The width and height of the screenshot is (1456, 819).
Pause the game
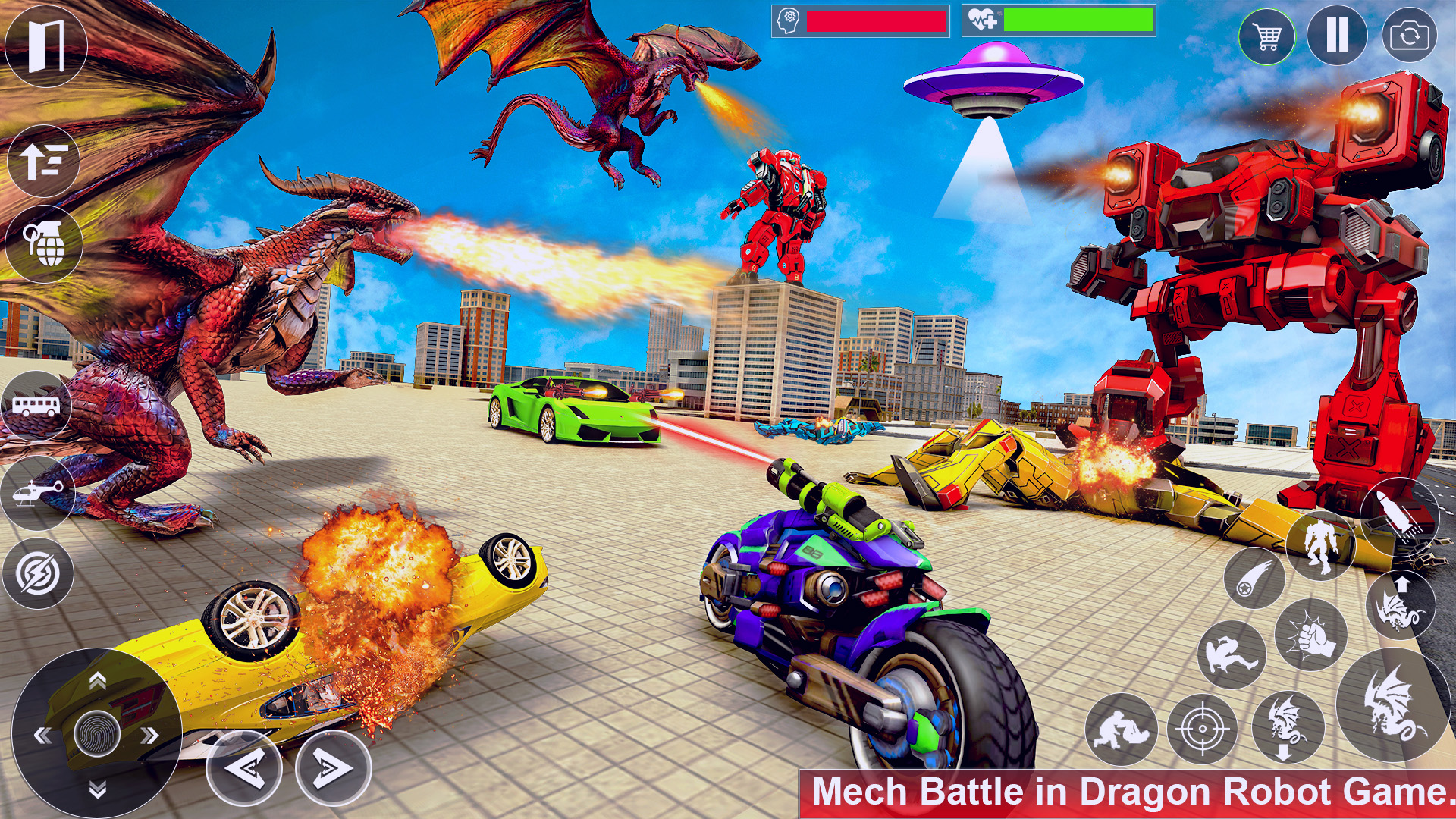(1338, 34)
